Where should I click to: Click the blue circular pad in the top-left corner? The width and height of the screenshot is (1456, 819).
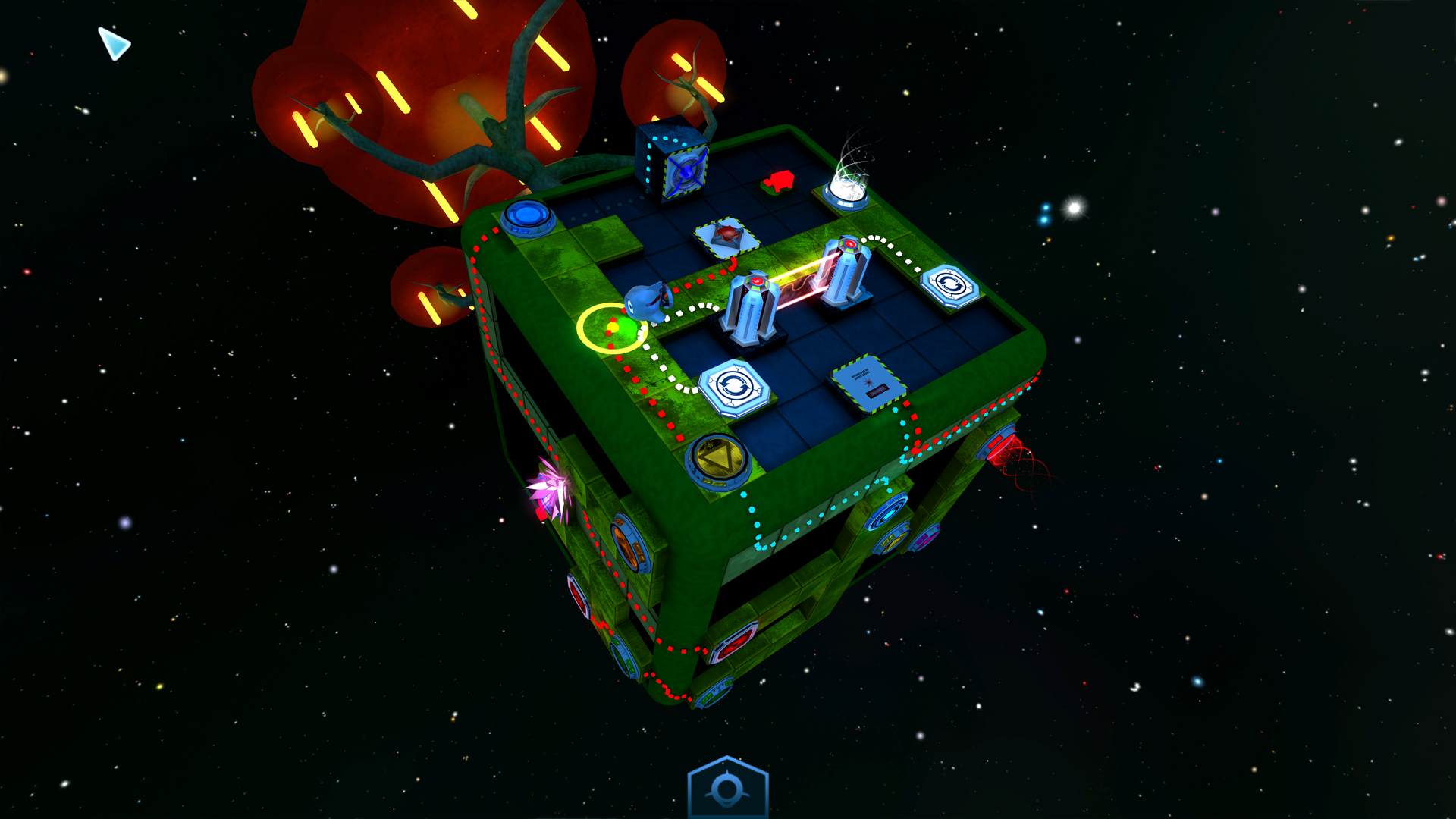(524, 216)
